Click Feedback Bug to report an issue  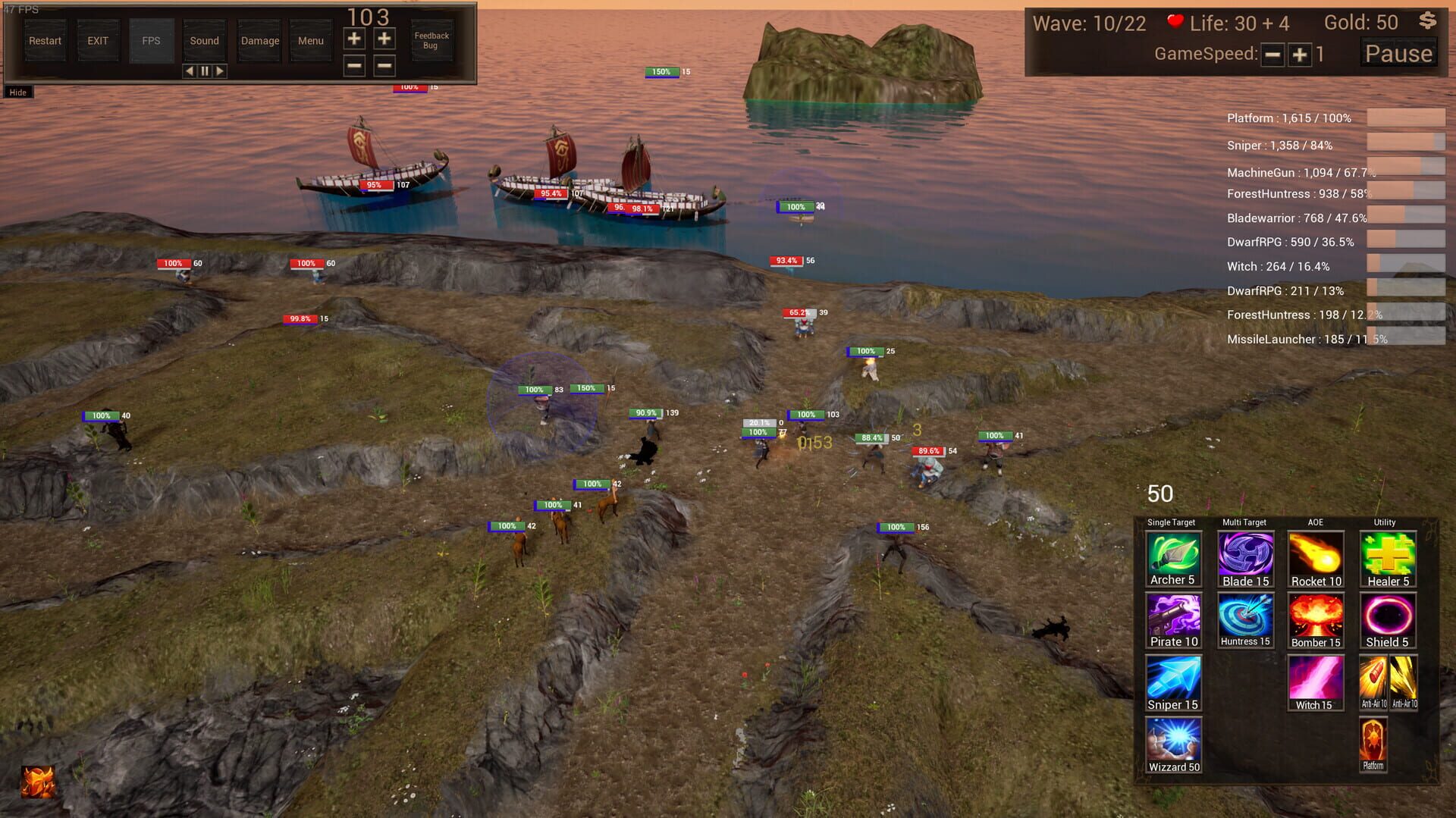tap(431, 40)
